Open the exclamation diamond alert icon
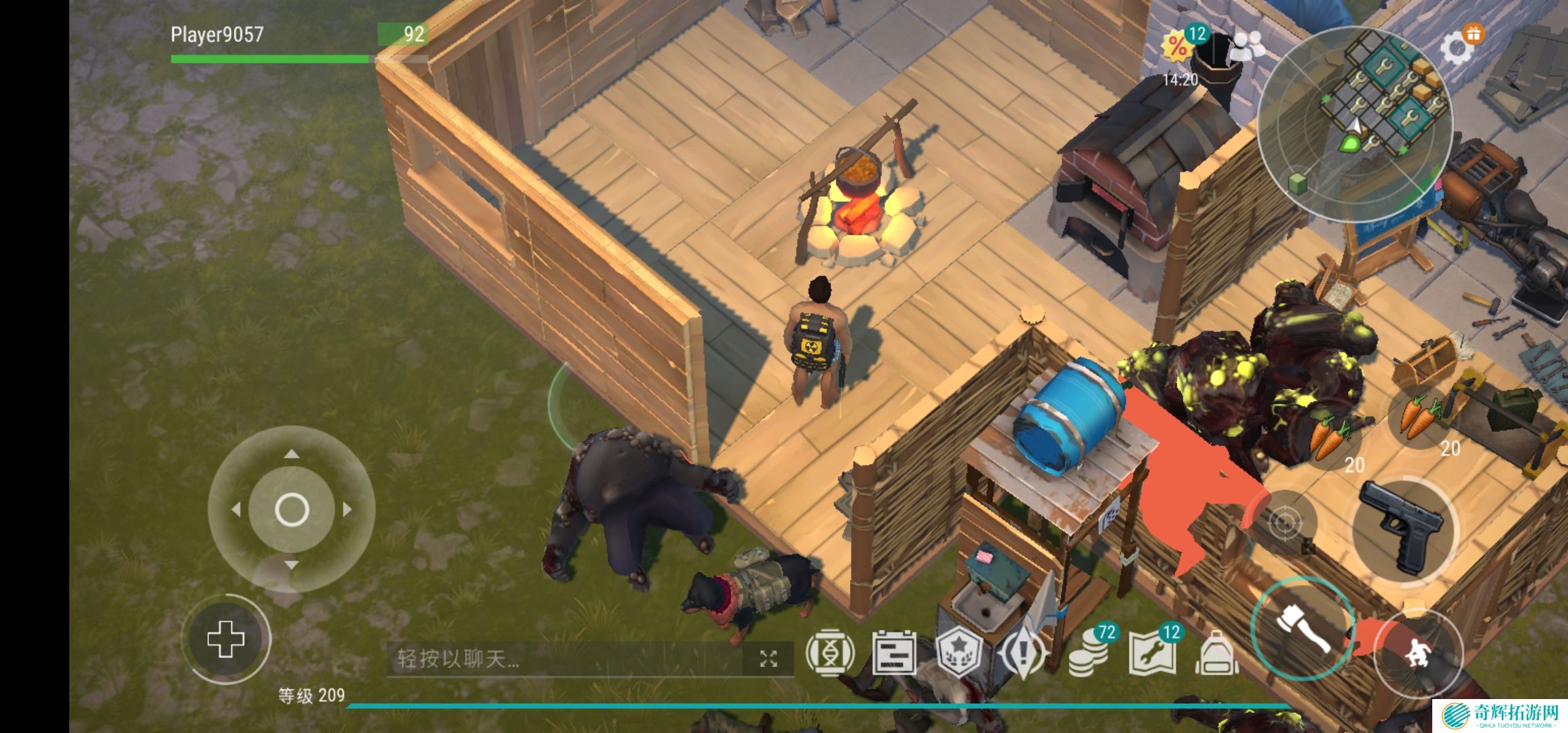This screenshot has width=1568, height=733. click(1024, 653)
